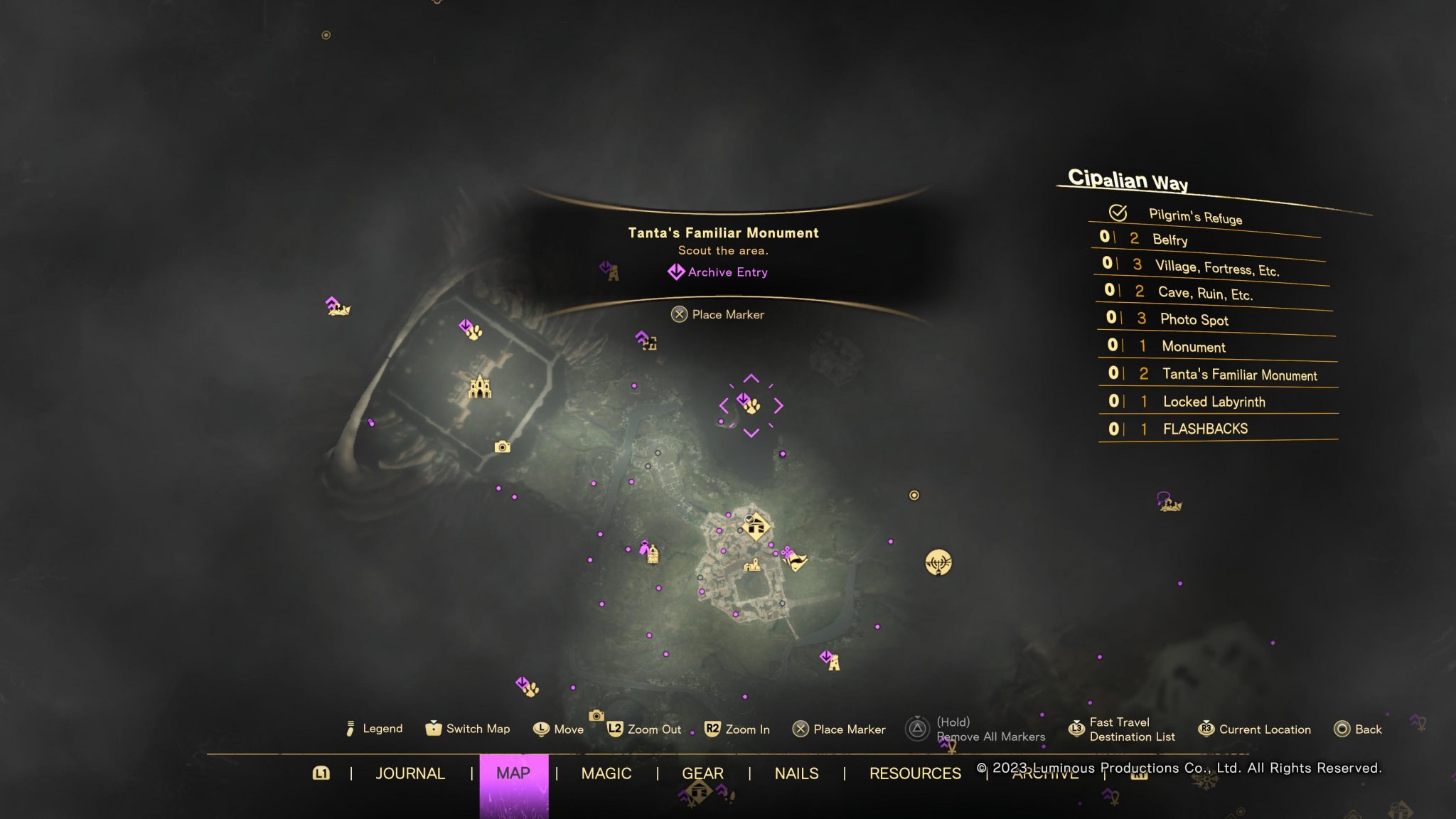Select the GEAR tab
This screenshot has width=1456, height=819.
(703, 773)
